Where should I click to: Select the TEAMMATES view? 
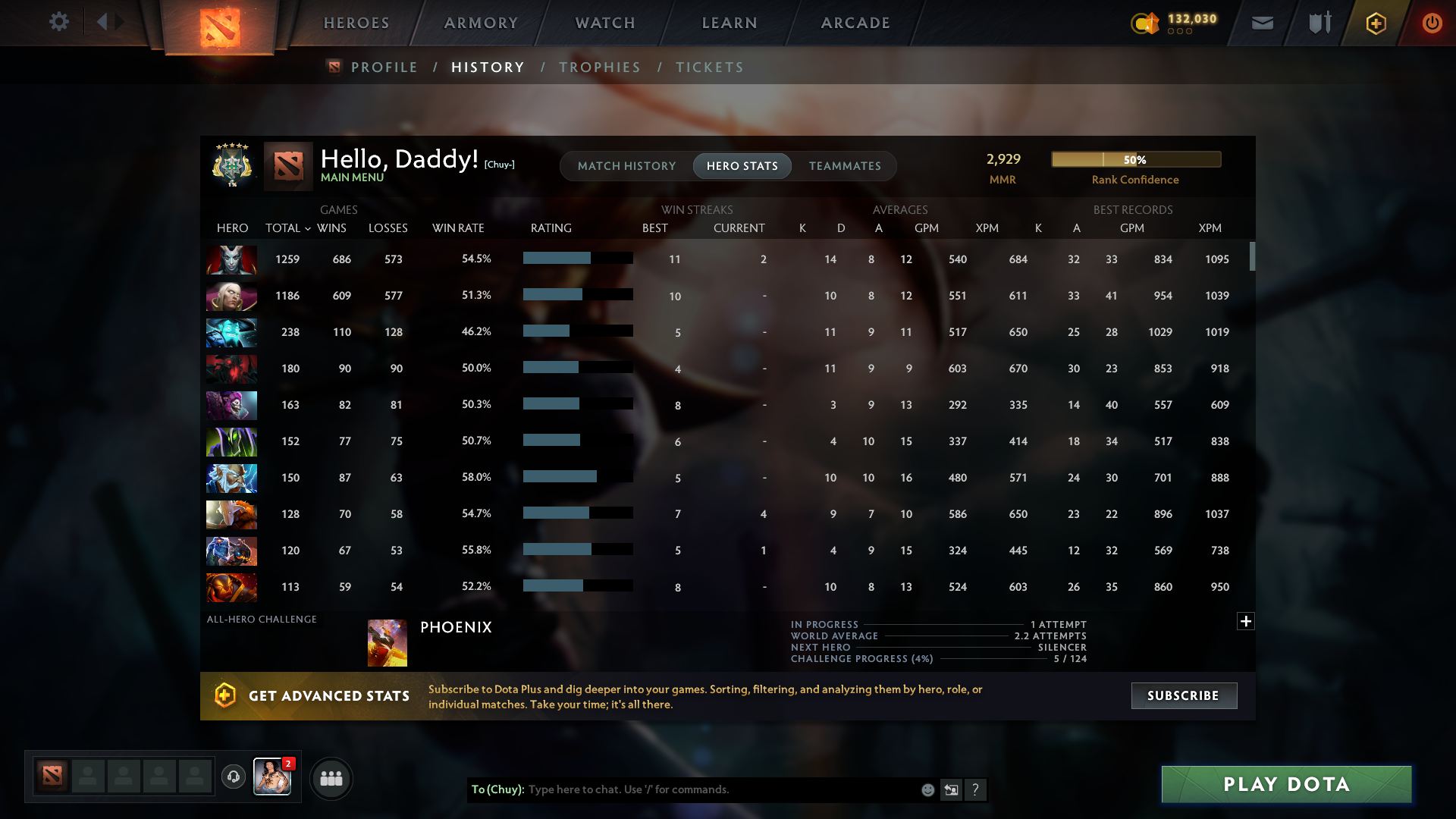(845, 165)
